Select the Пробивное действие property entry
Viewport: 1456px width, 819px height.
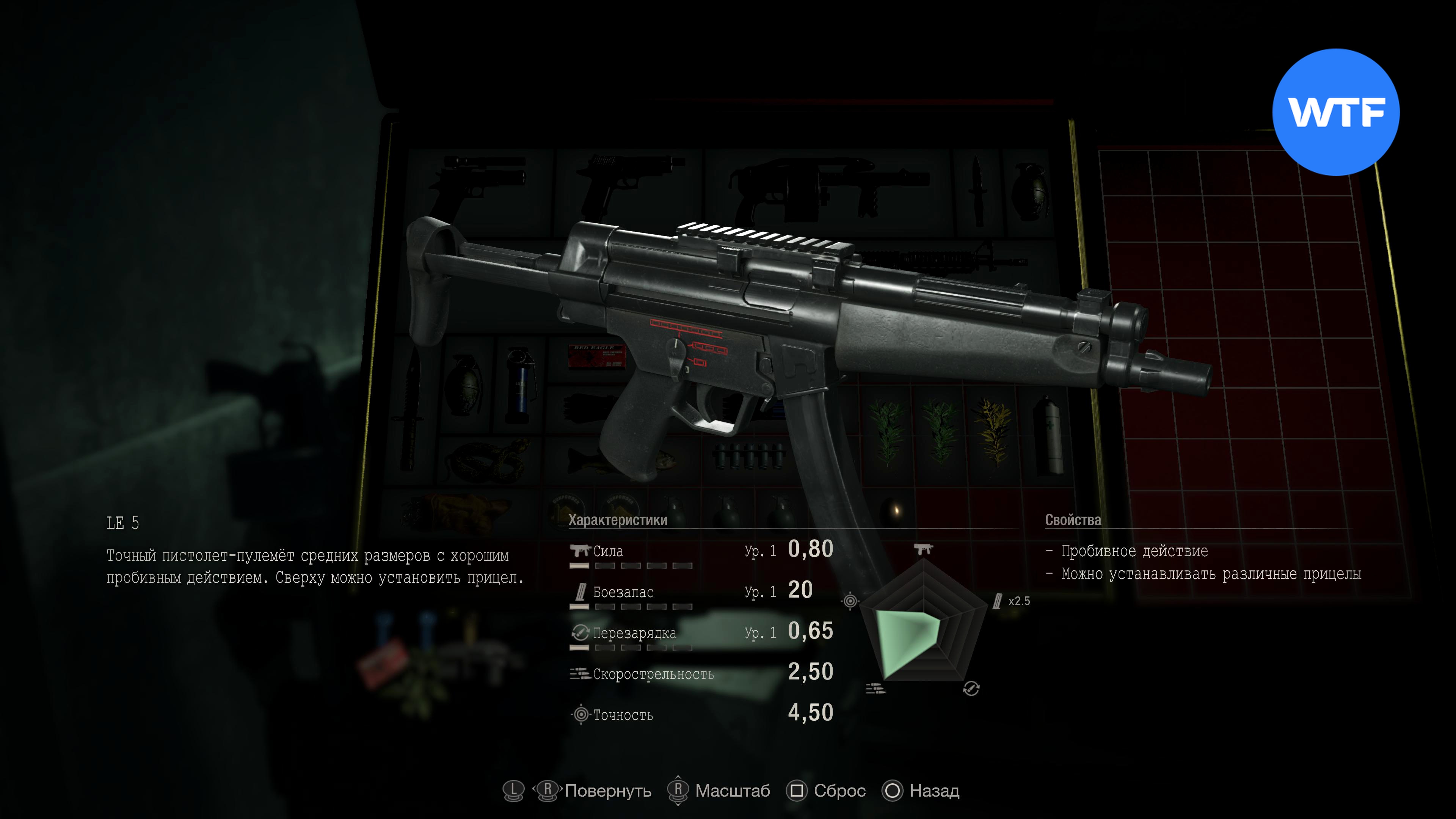tap(1134, 551)
